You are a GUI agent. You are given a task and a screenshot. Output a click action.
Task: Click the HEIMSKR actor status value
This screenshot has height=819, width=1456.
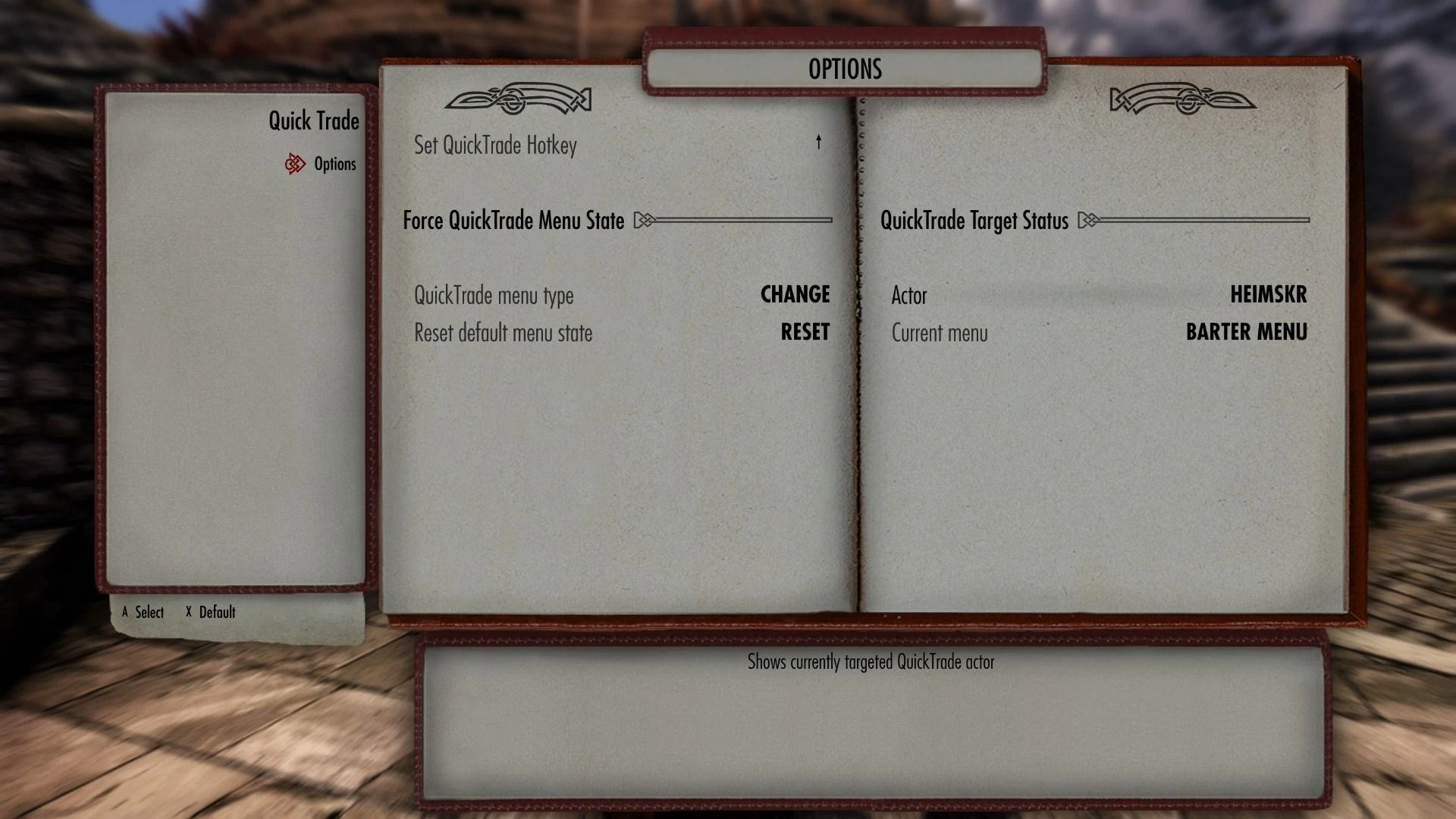pyautogui.click(x=1270, y=295)
